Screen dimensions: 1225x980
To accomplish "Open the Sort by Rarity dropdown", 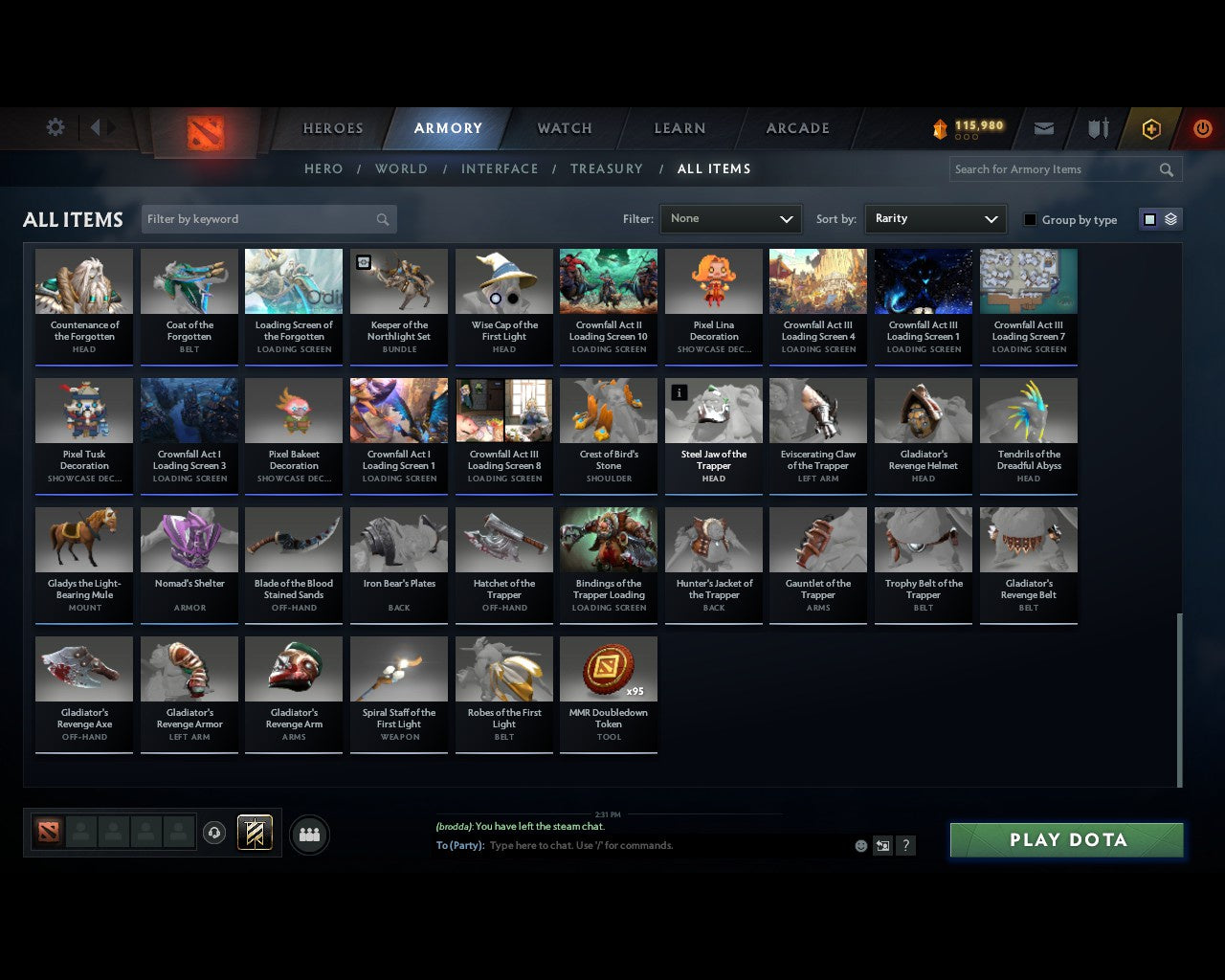I will (935, 218).
